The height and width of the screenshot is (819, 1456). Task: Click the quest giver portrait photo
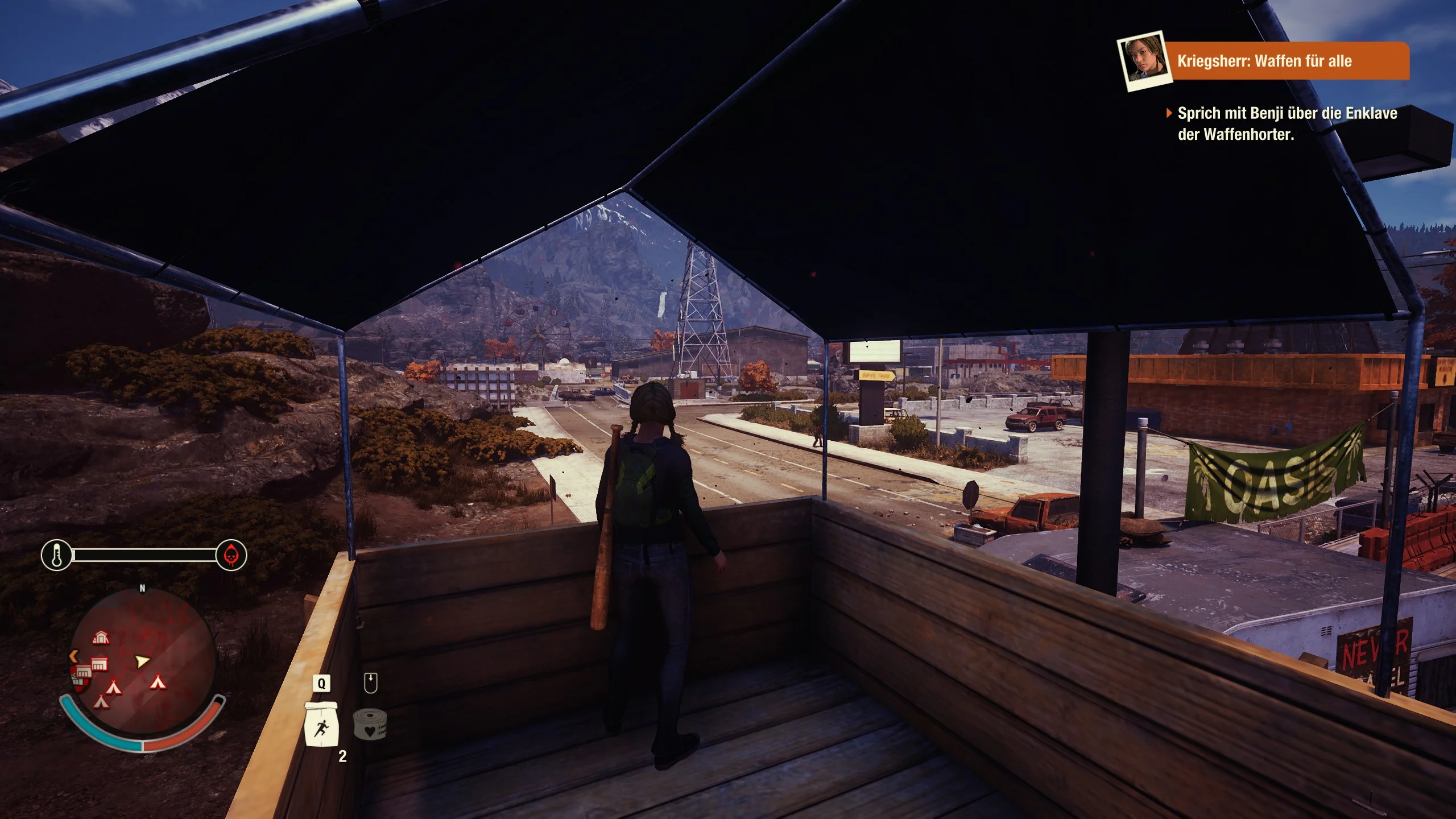coord(1143,60)
